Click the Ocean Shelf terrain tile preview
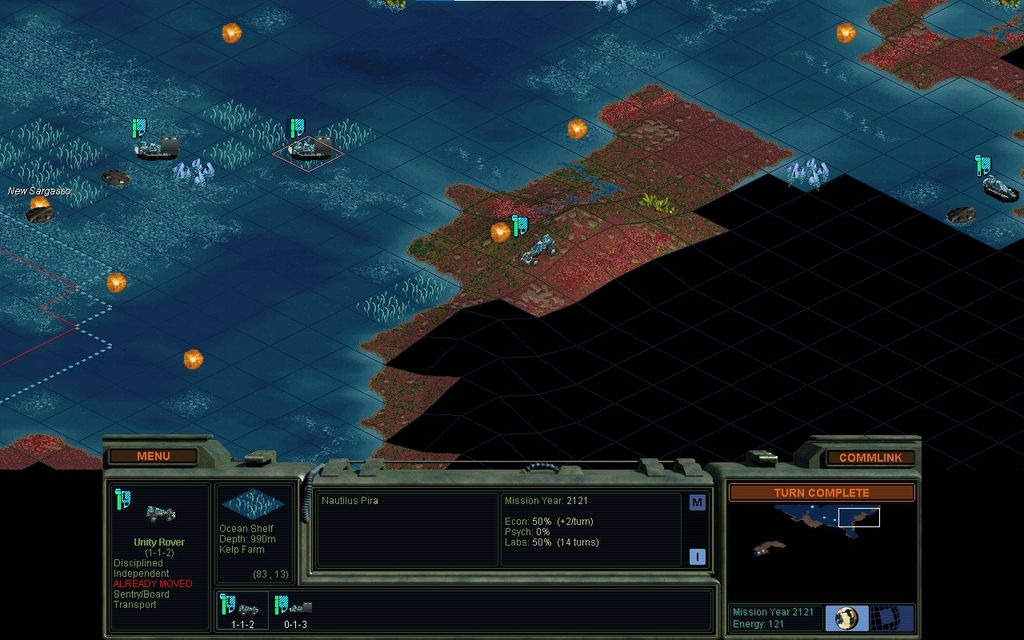1024x640 pixels. (250, 504)
